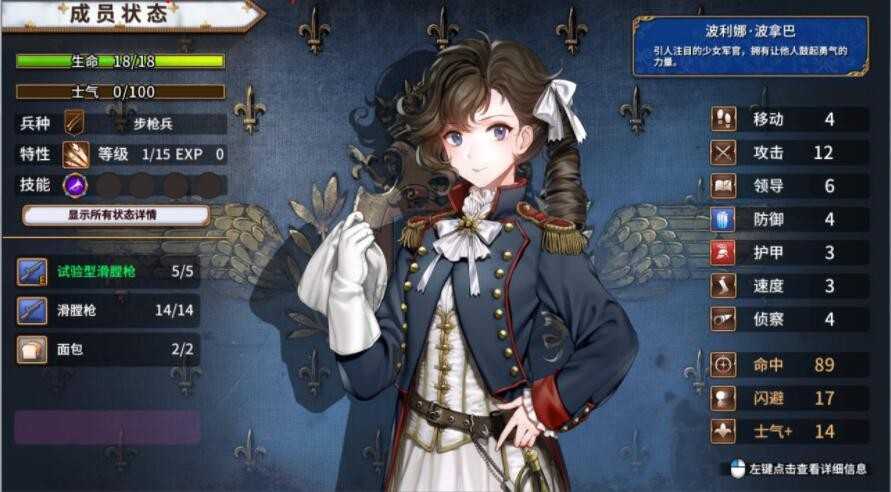The image size is (891, 492).
Task: View the 移动 movement stat row
Action: click(788, 120)
